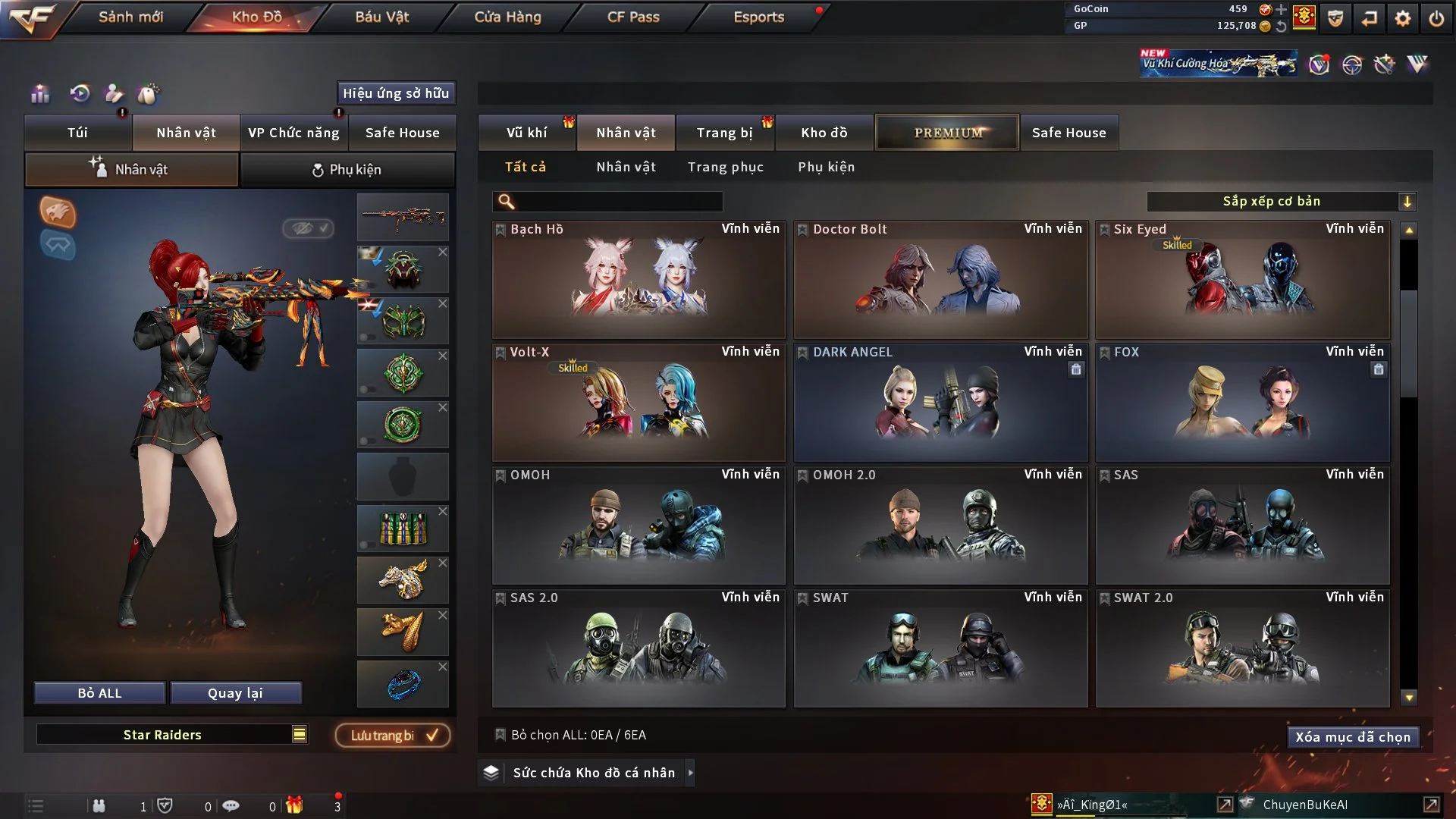Click the Quay lại button
Viewport: 1456px width, 819px height.
(235, 693)
